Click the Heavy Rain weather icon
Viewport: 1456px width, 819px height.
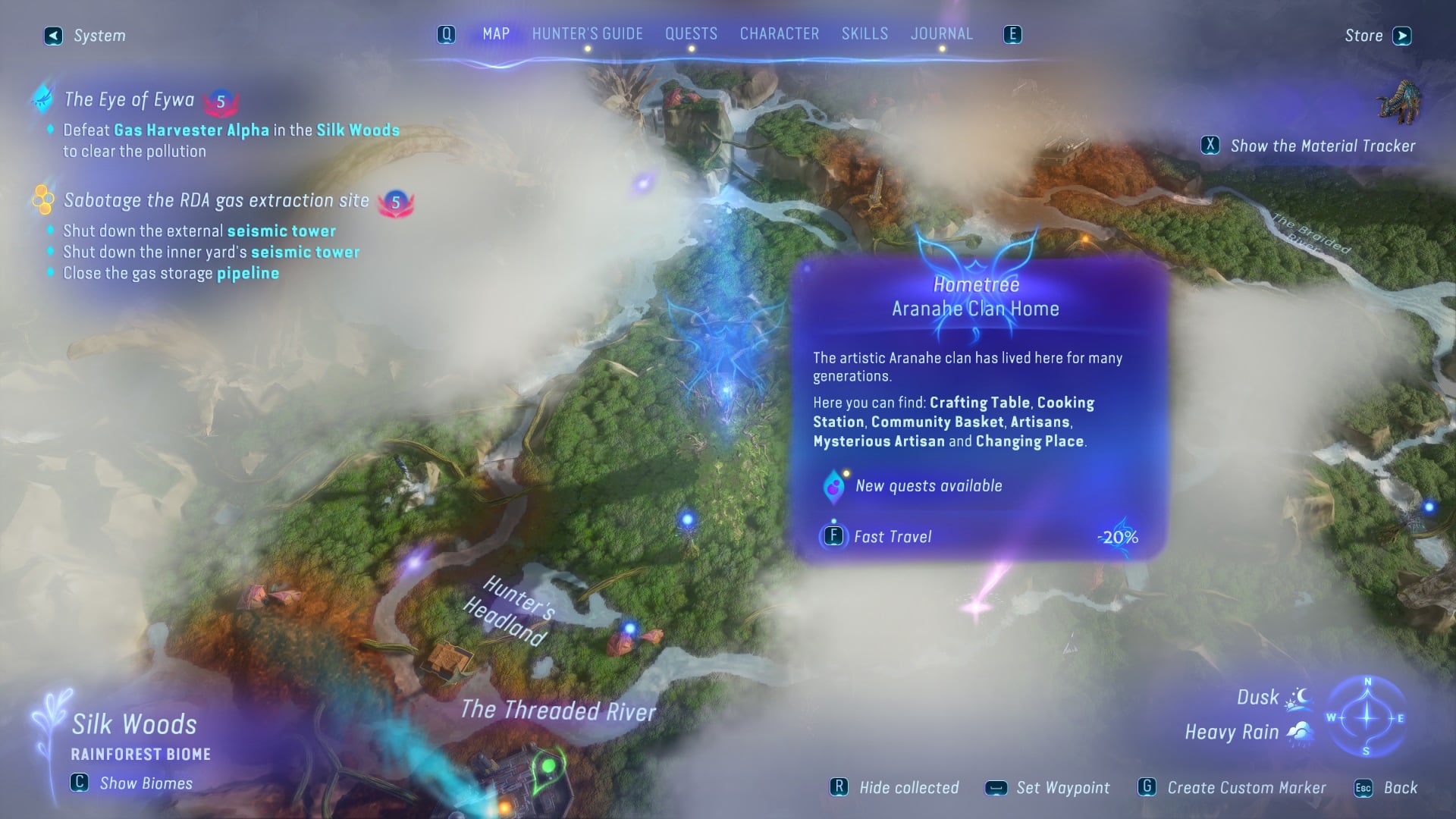click(x=1300, y=731)
